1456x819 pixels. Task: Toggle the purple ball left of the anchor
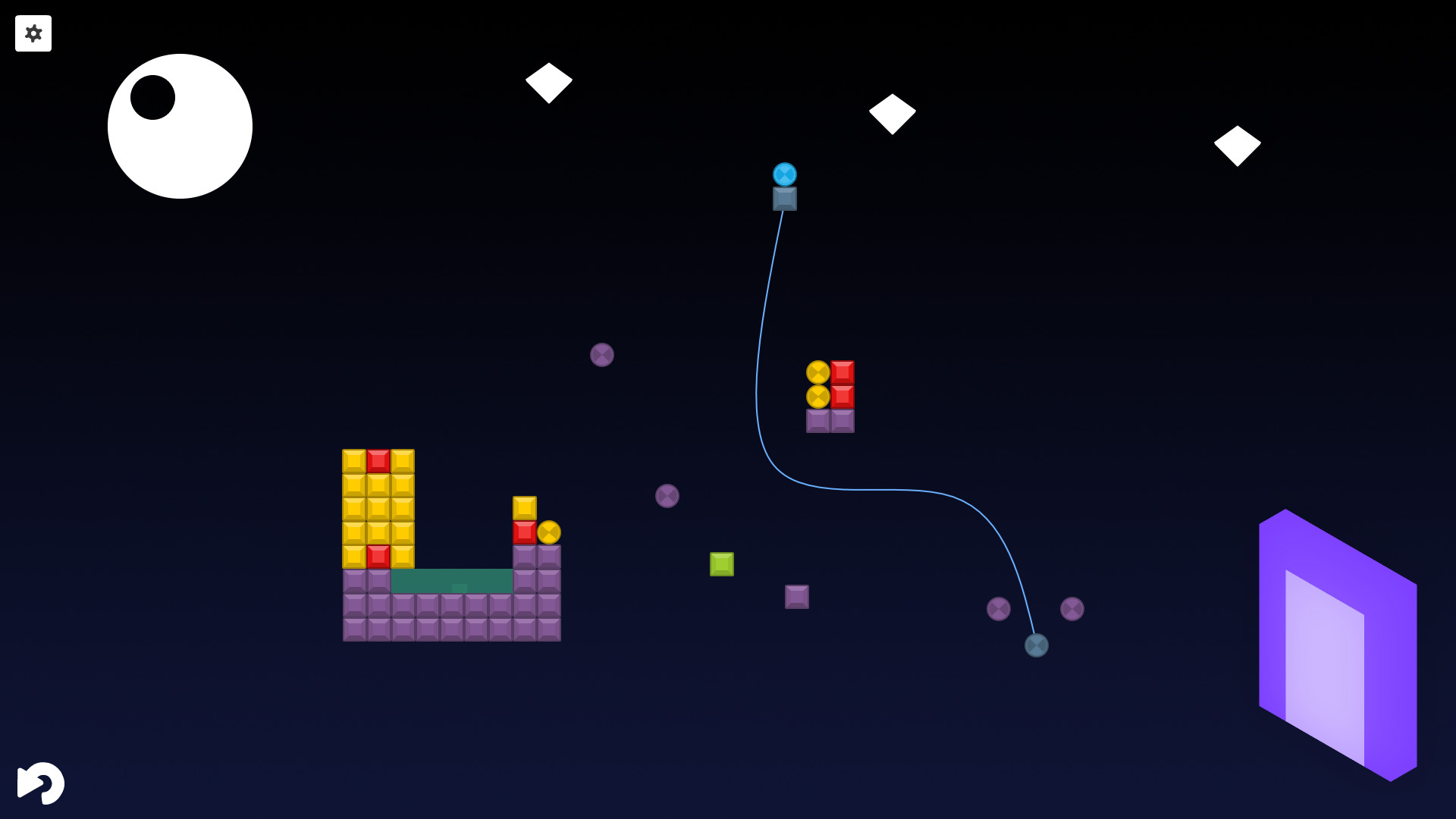click(999, 609)
